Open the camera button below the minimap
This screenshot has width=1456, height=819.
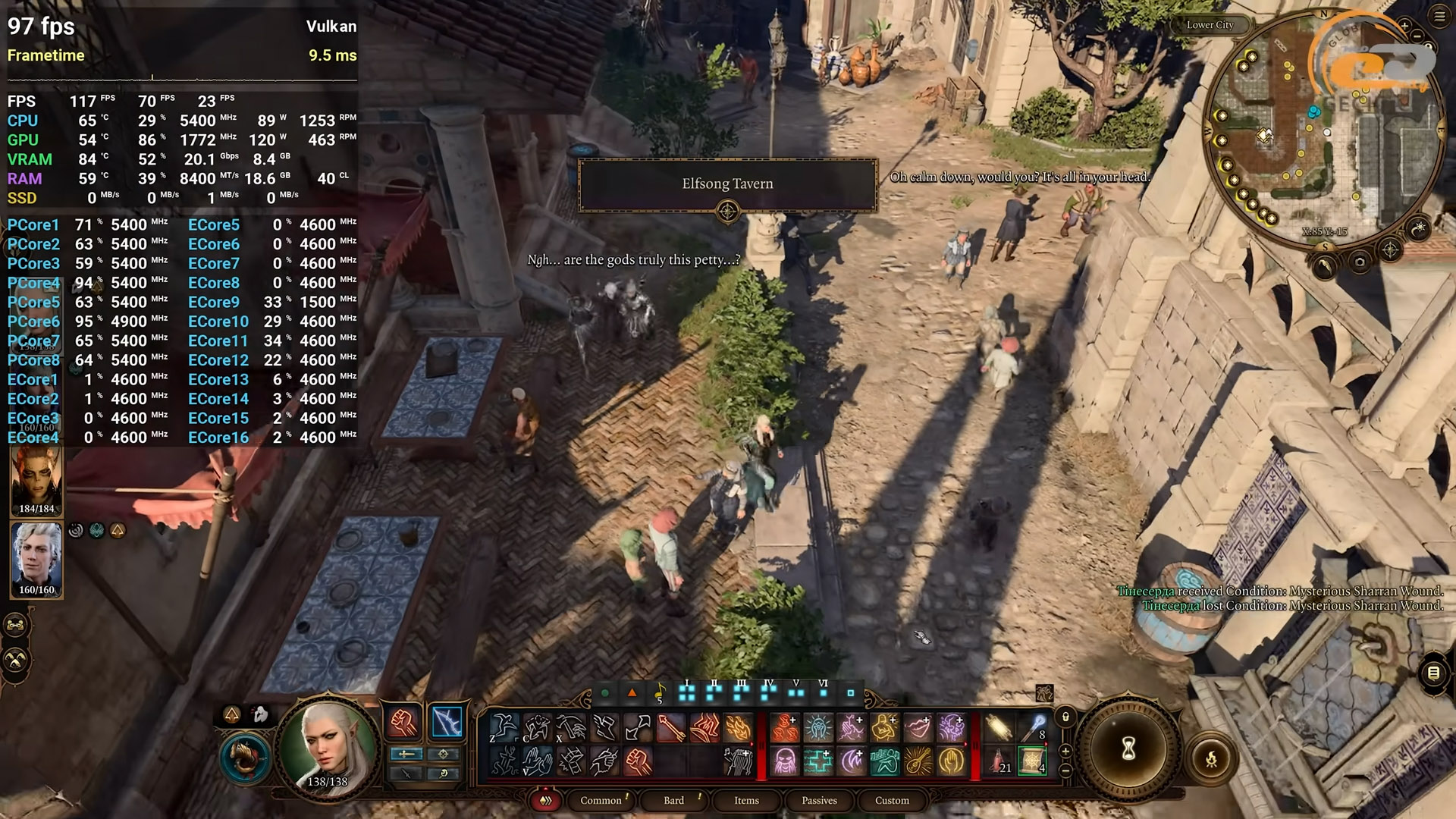point(1359,262)
